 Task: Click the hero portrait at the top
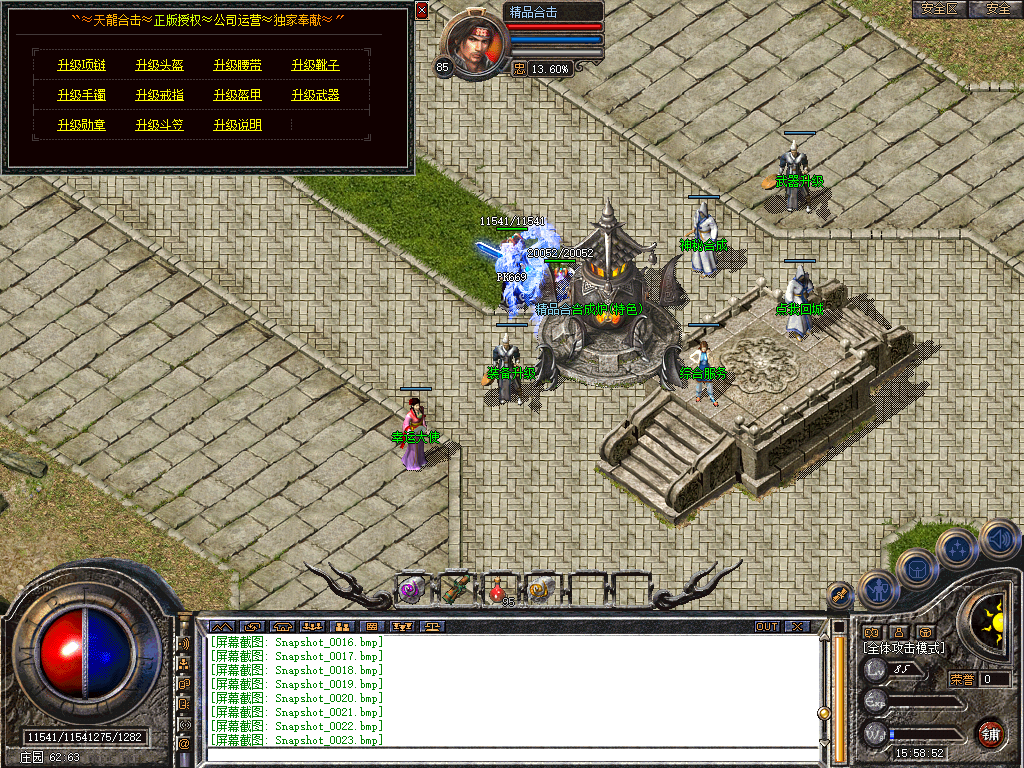click(x=472, y=45)
